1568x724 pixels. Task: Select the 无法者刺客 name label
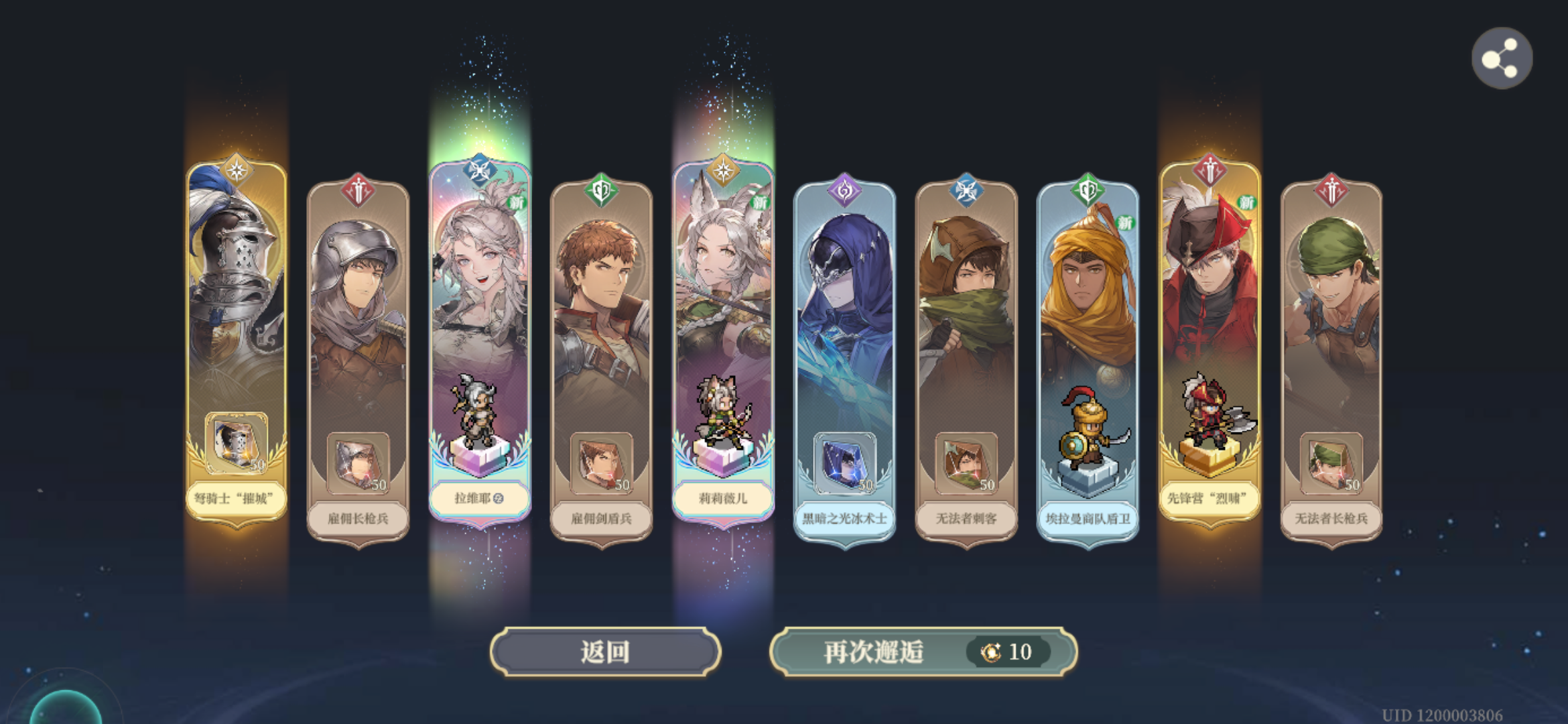click(x=965, y=518)
